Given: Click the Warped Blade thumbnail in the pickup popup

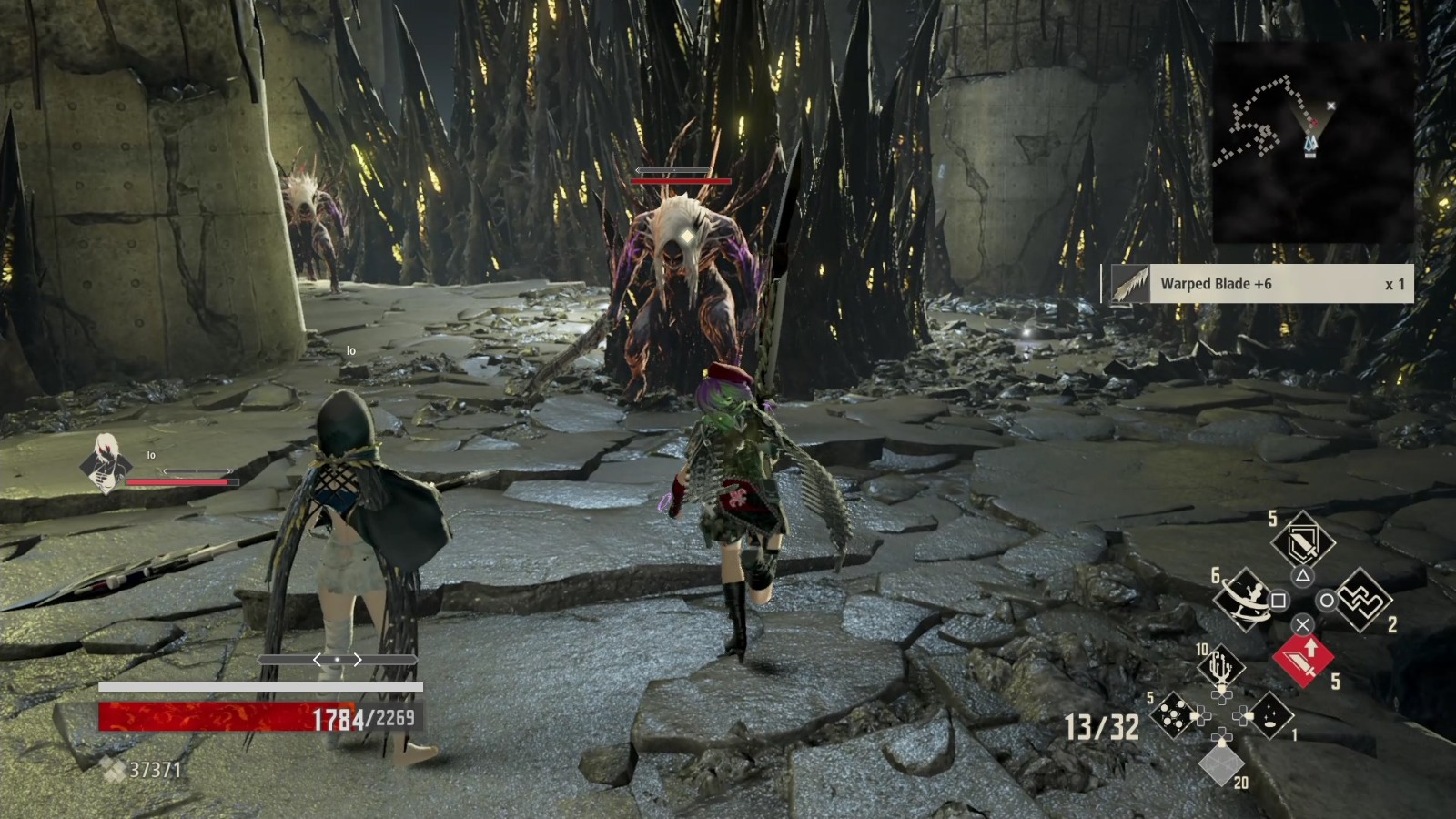Looking at the screenshot, I should [x=1128, y=284].
